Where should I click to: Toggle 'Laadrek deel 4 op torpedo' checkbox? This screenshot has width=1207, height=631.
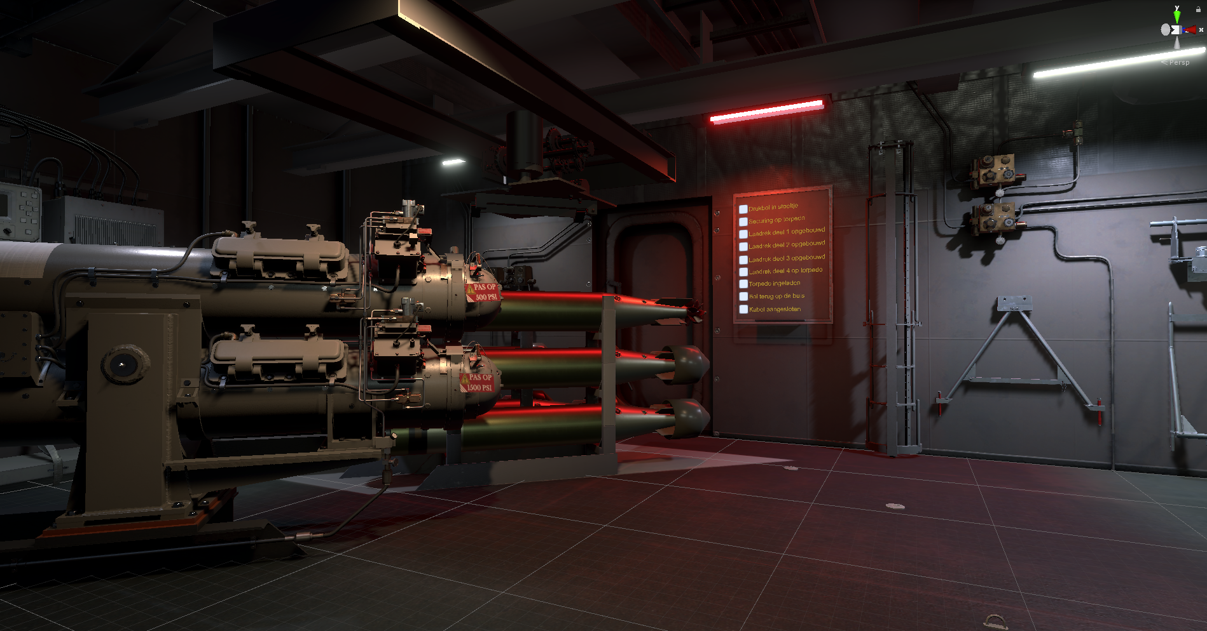point(743,272)
